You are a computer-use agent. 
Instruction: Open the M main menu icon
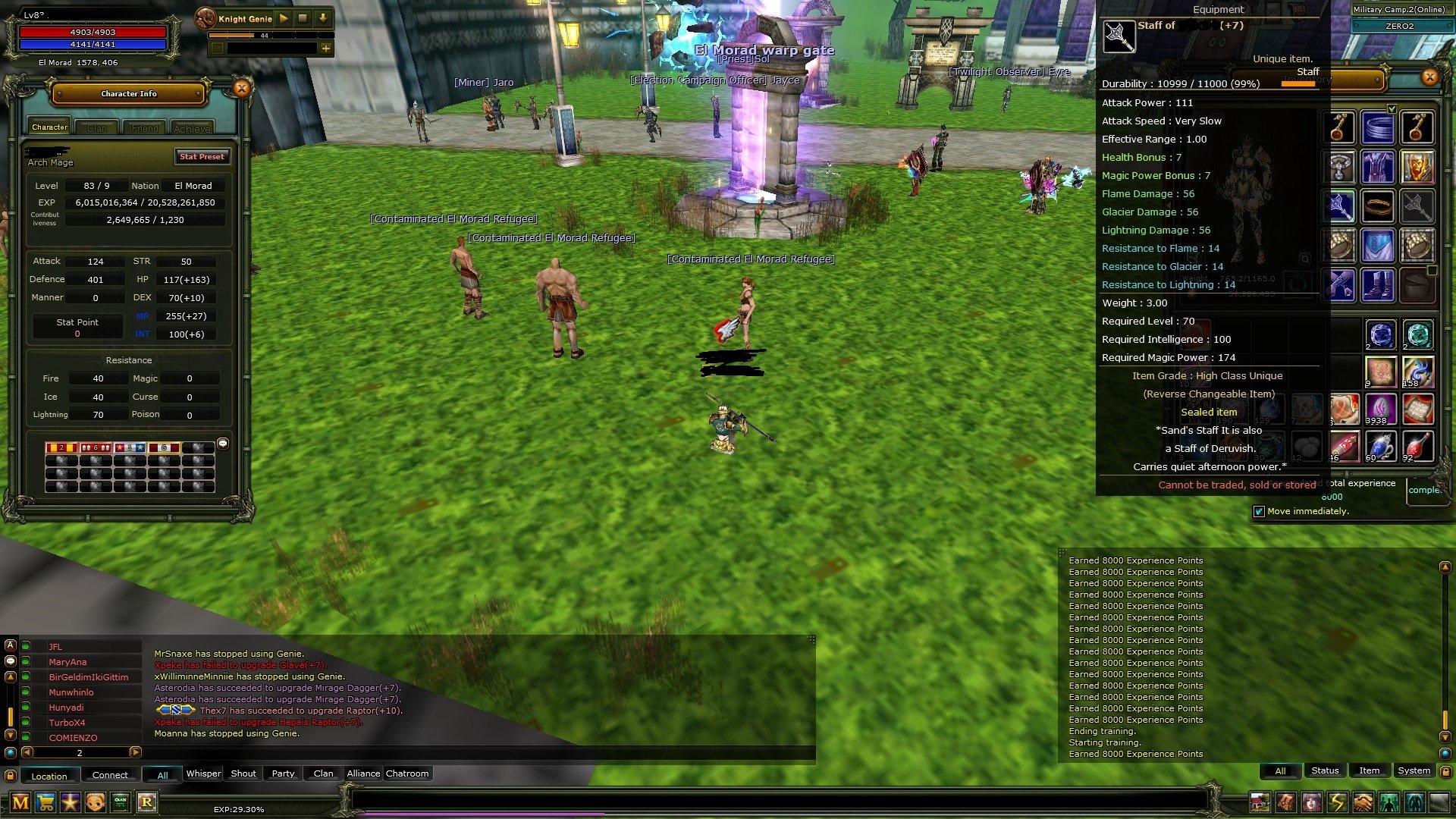point(20,802)
